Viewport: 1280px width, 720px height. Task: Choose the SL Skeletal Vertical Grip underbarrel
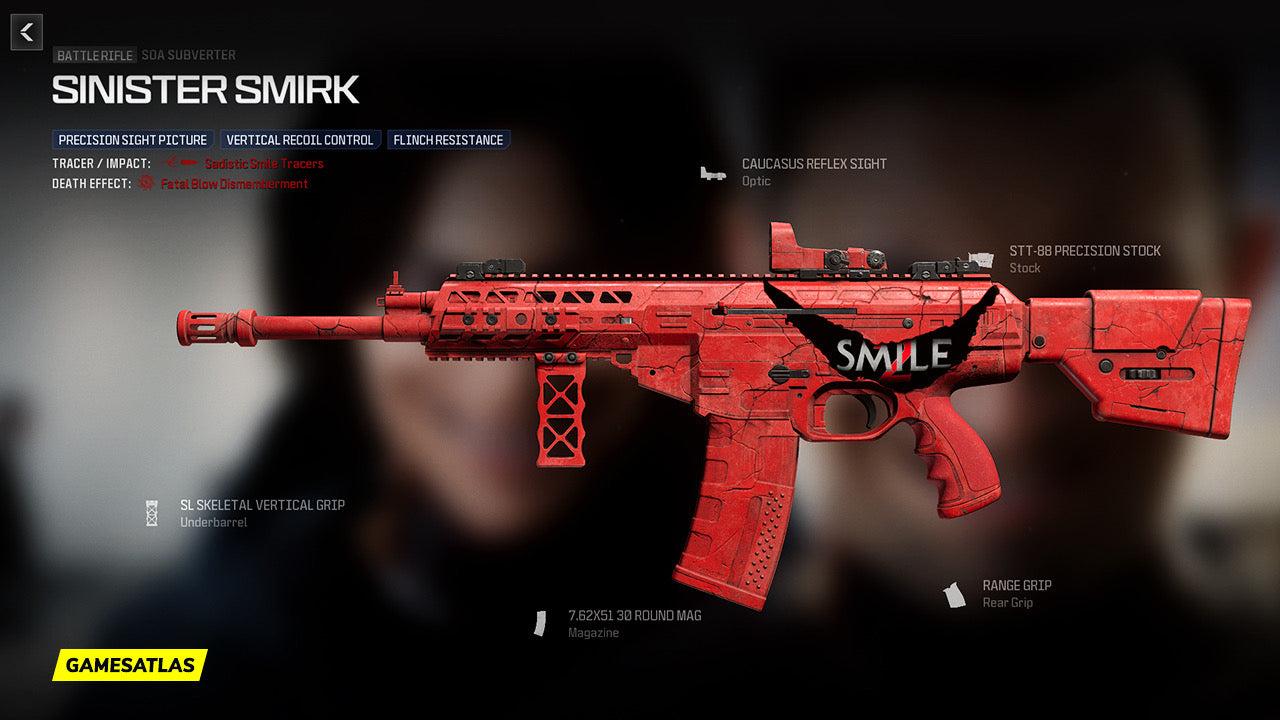pyautogui.click(x=262, y=505)
